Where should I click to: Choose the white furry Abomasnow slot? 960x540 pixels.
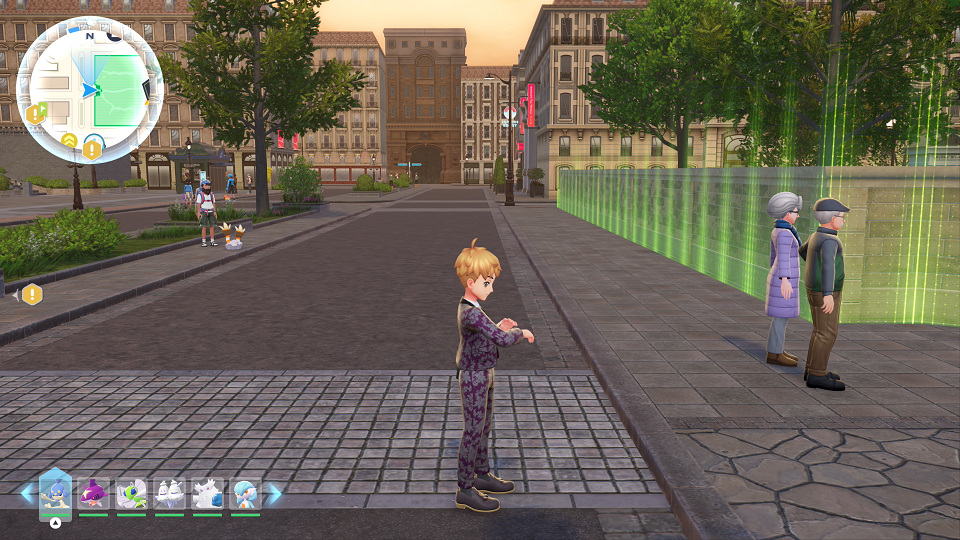(207, 493)
